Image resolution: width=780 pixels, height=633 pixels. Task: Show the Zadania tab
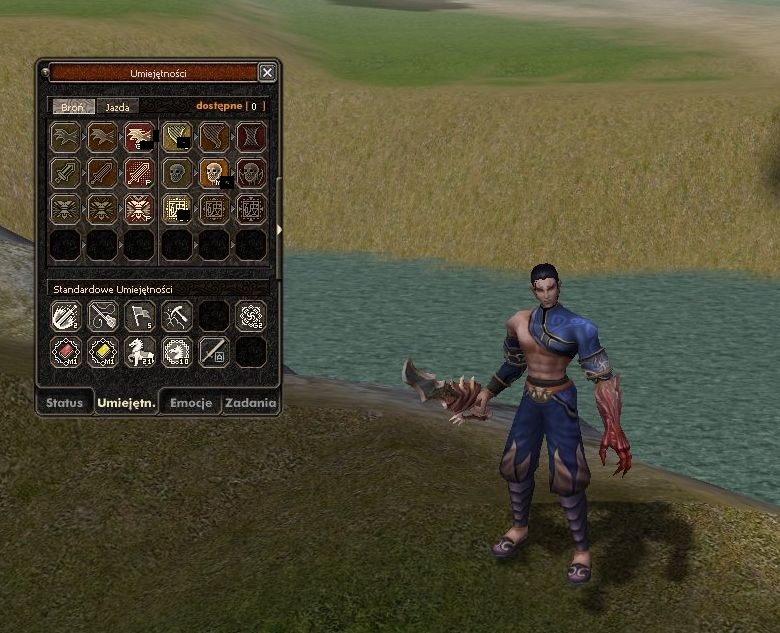tap(250, 403)
